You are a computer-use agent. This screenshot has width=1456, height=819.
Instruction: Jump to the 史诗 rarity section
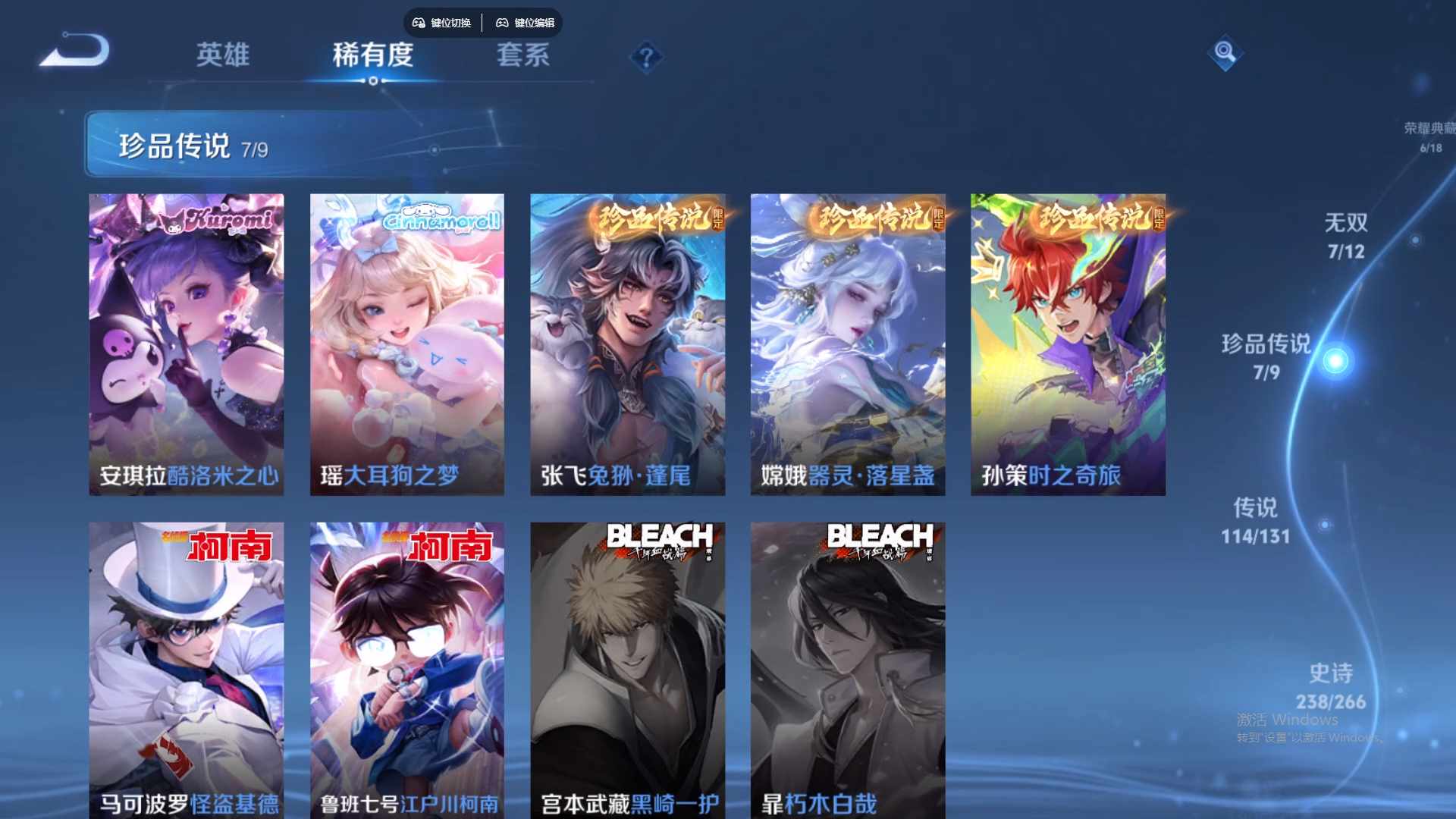pyautogui.click(x=1331, y=686)
